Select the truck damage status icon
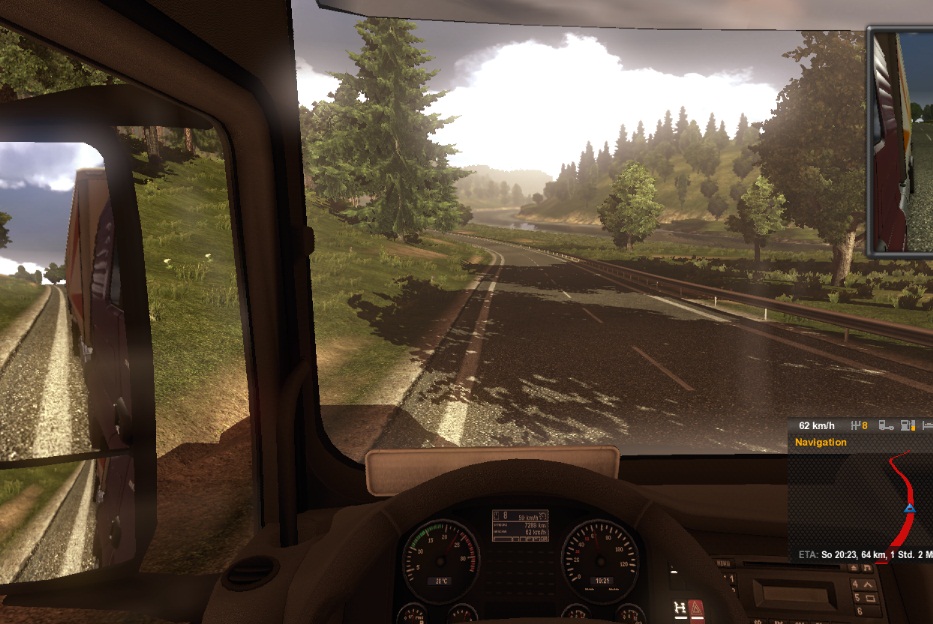 [x=885, y=425]
